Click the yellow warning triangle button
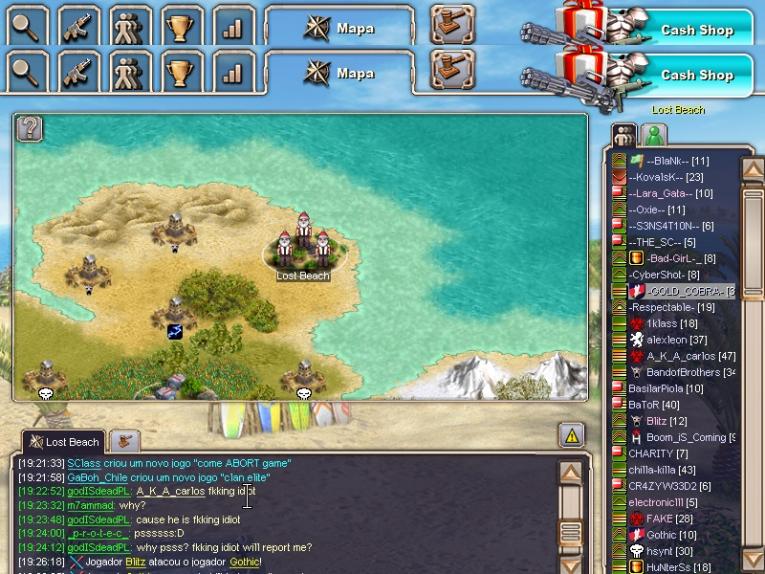Viewport: 765px width, 574px height. coord(571,435)
